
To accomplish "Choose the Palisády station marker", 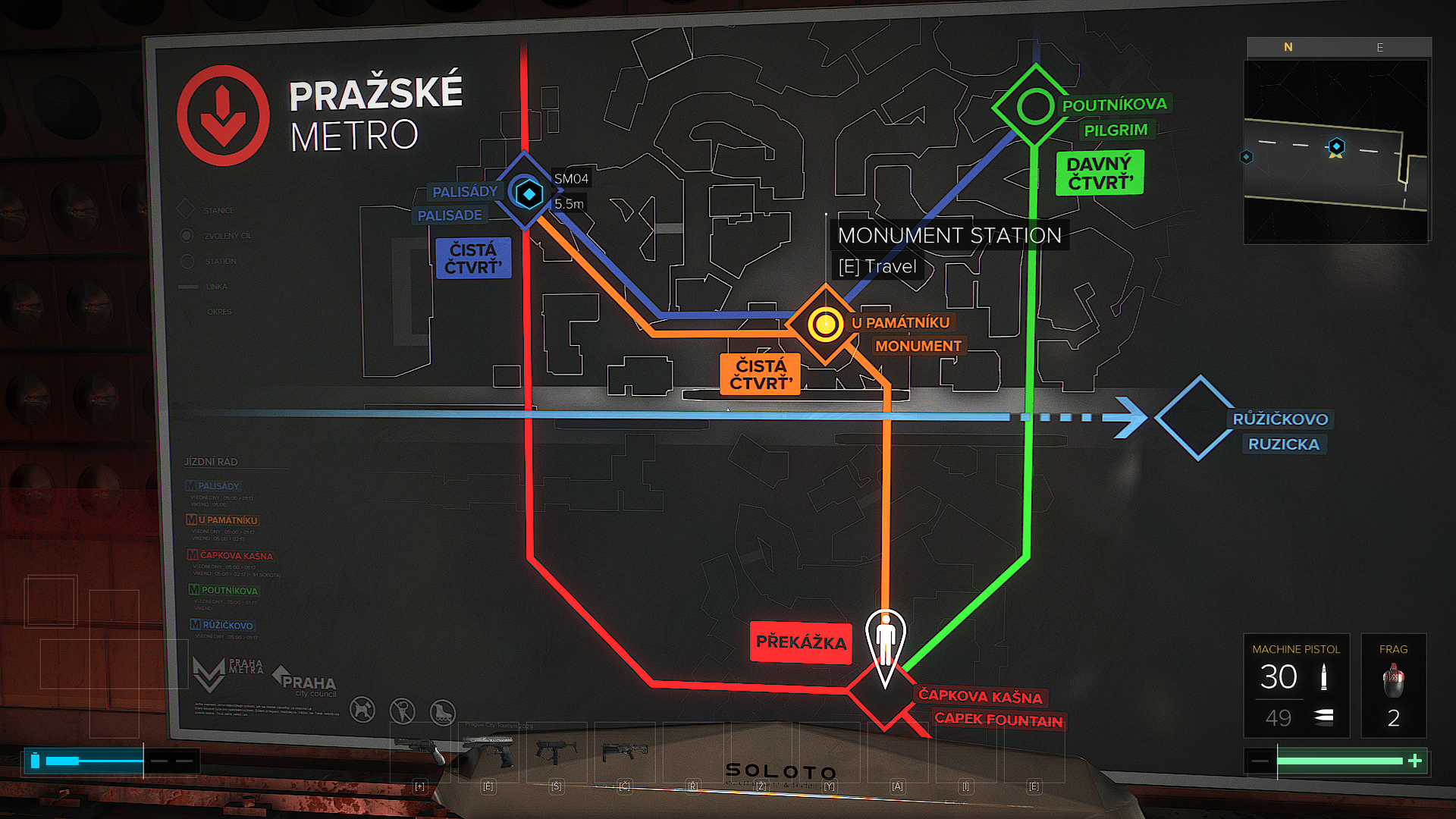I will (x=529, y=193).
